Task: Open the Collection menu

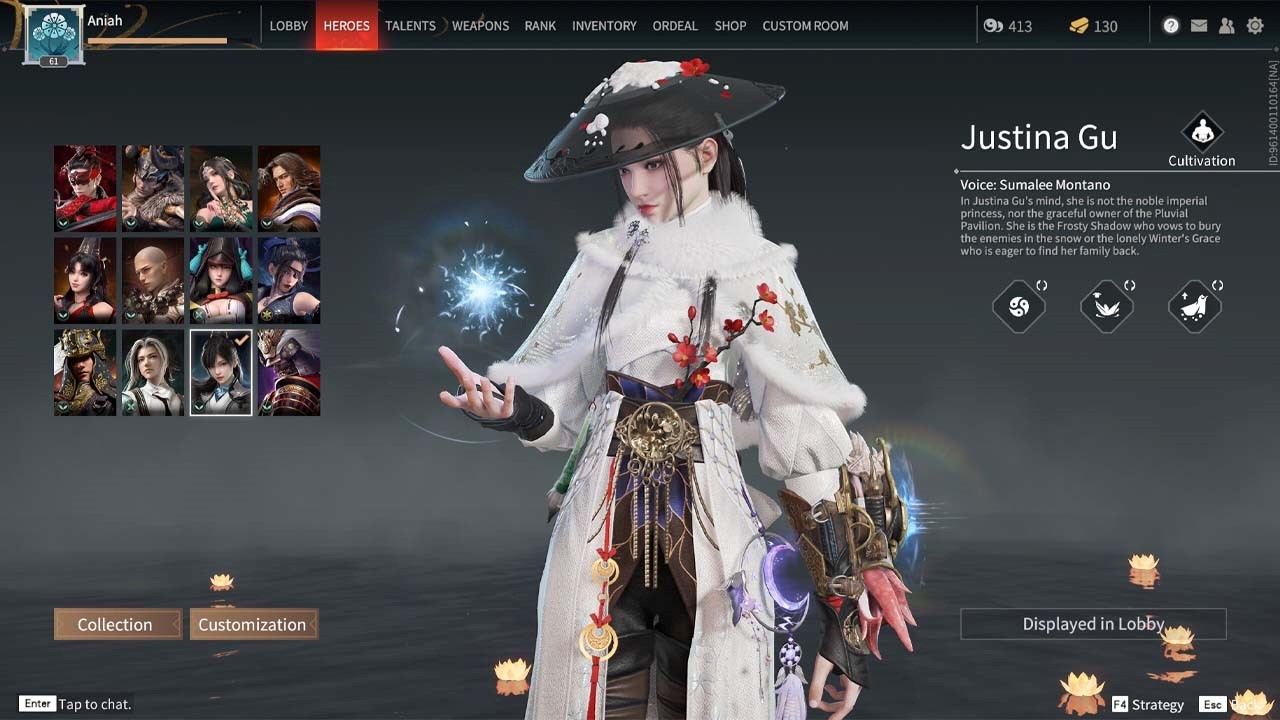Action: pyautogui.click(x=116, y=624)
